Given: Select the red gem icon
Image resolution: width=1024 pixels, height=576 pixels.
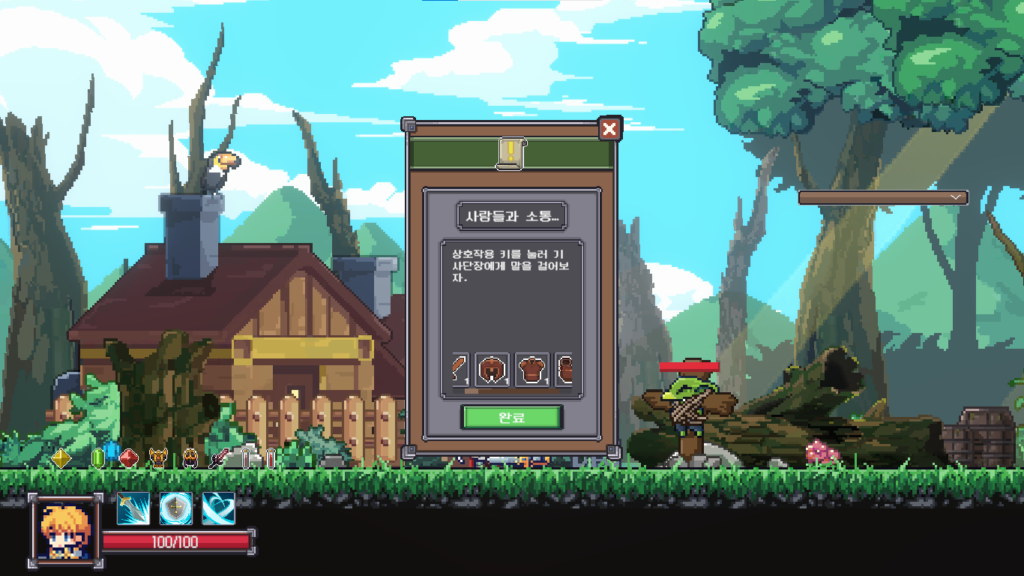Looking at the screenshot, I should [x=128, y=458].
